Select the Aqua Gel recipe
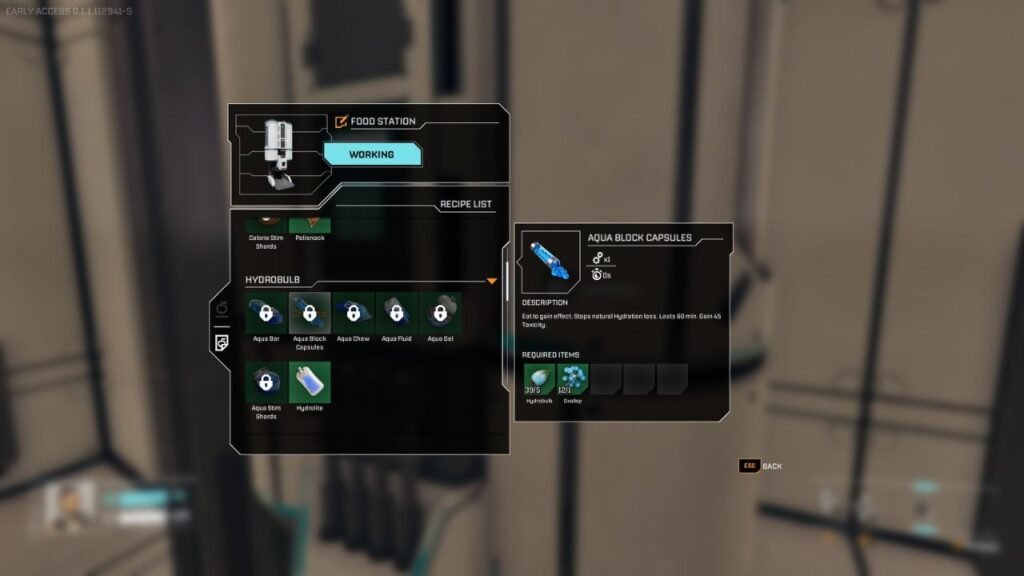This screenshot has height=576, width=1024. (440, 312)
